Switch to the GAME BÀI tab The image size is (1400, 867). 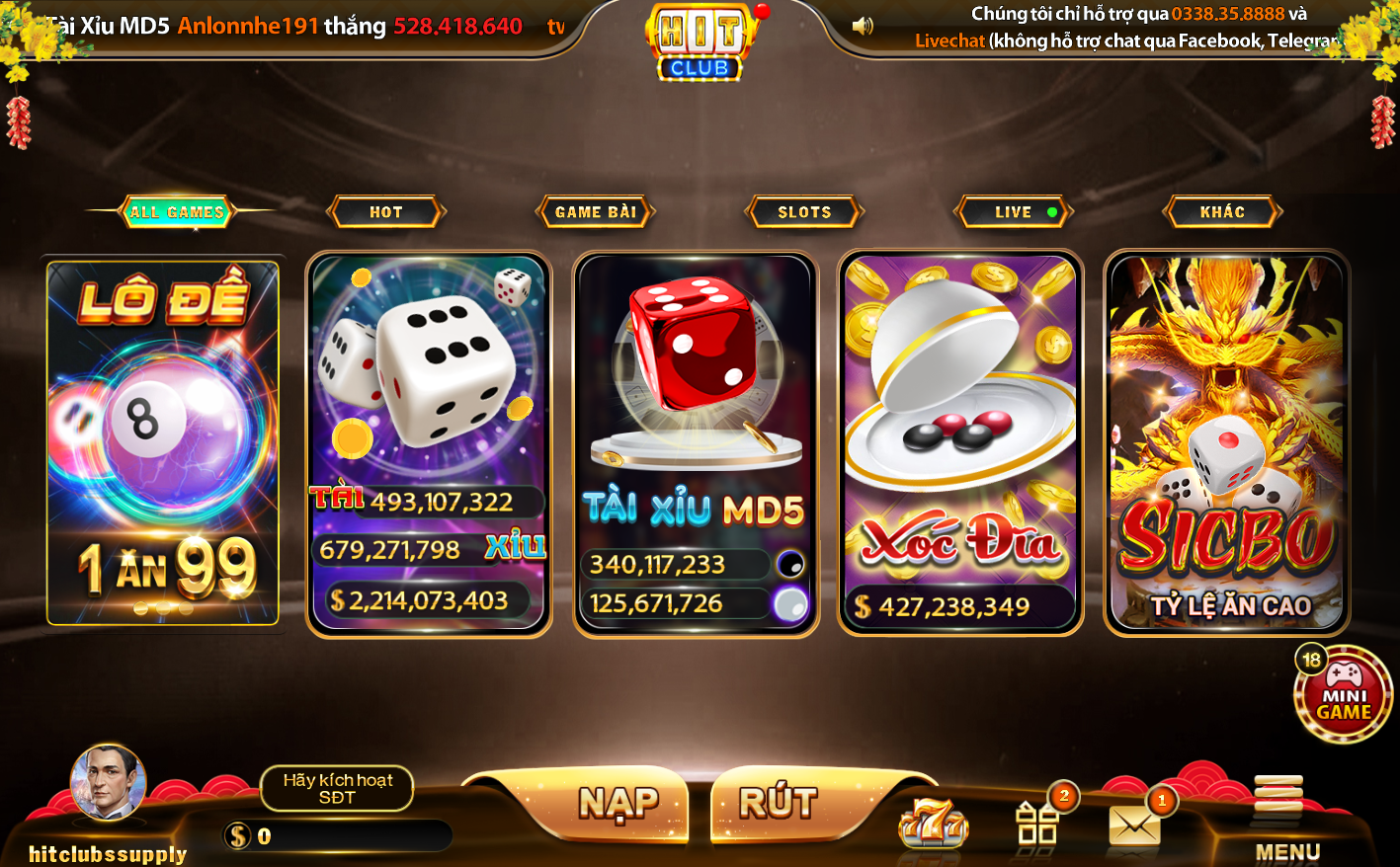tap(594, 210)
